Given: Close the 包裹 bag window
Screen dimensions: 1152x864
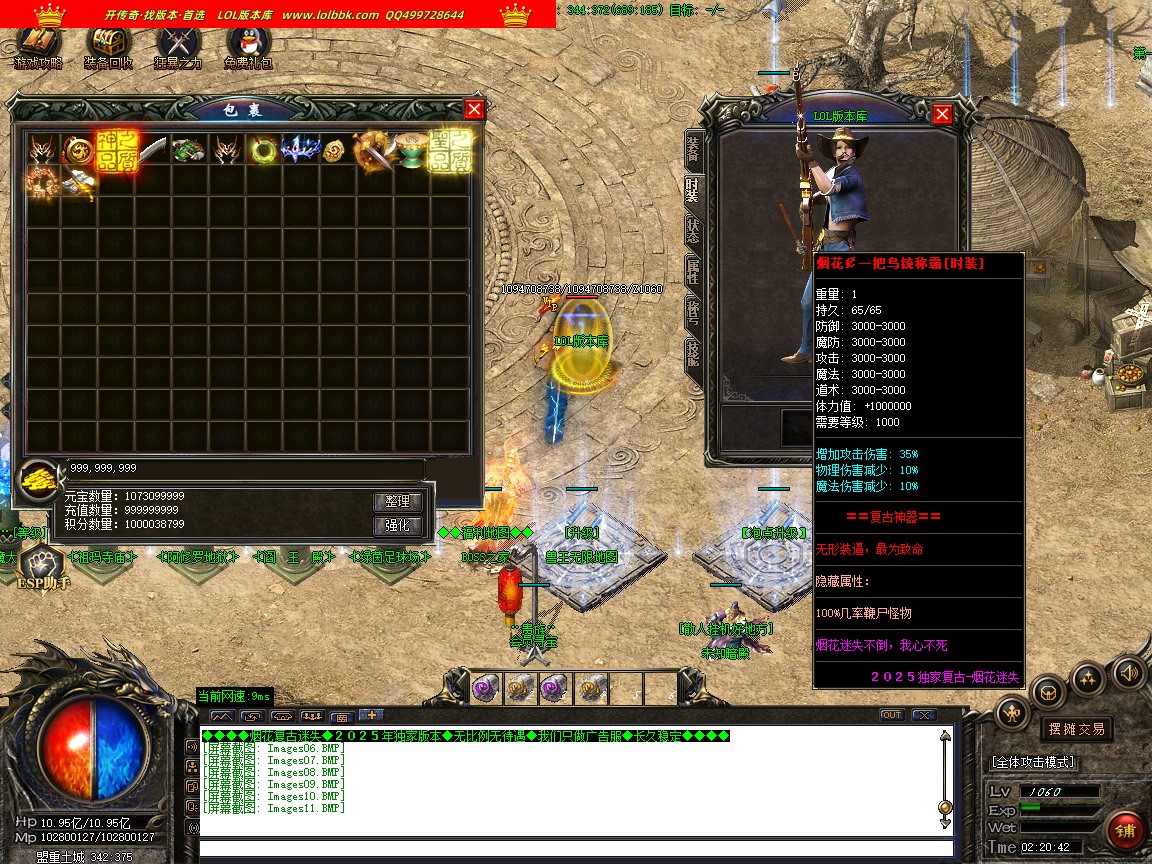Looking at the screenshot, I should click(474, 110).
